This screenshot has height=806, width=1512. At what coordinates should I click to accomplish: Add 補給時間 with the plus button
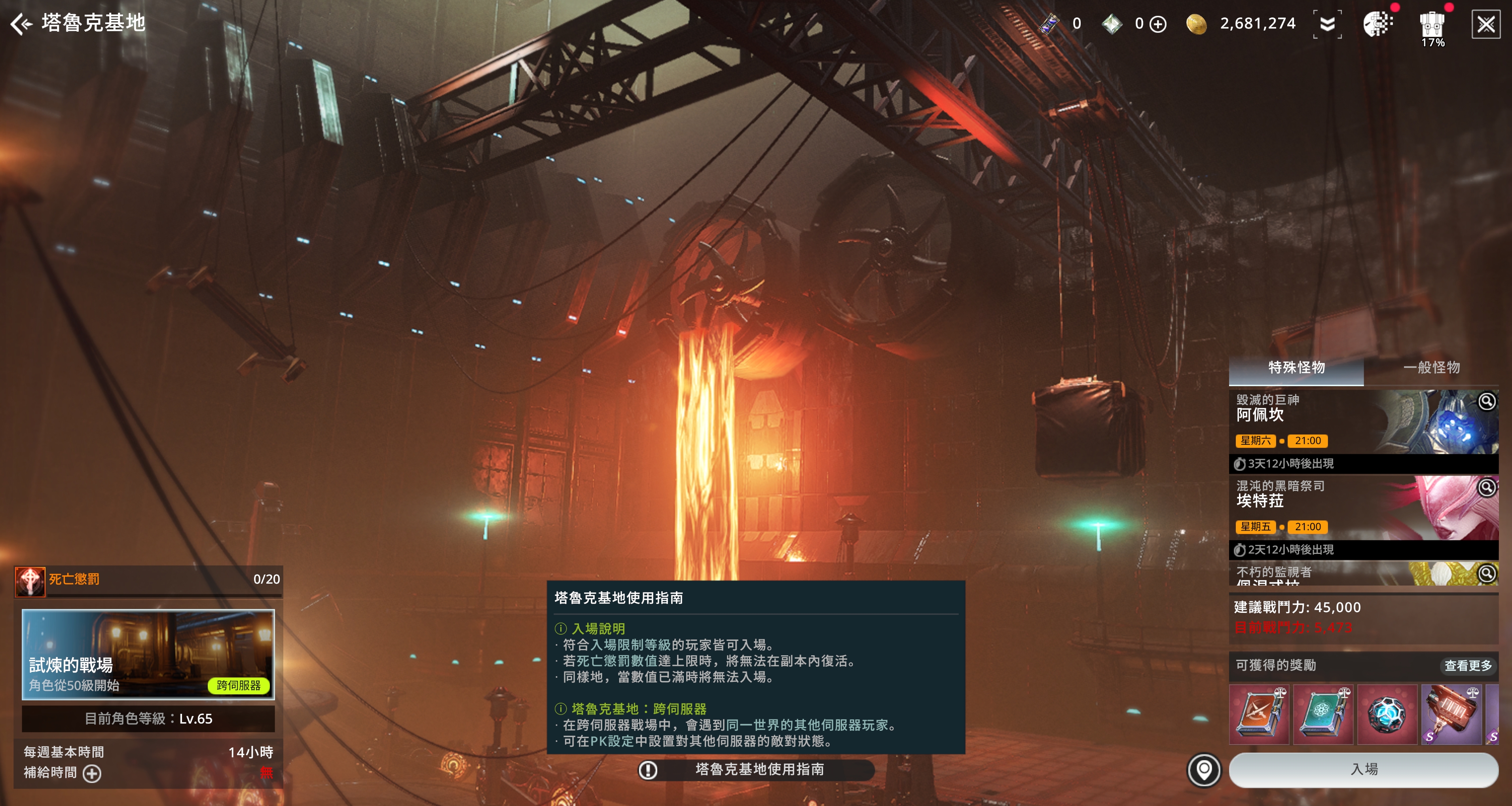click(92, 773)
